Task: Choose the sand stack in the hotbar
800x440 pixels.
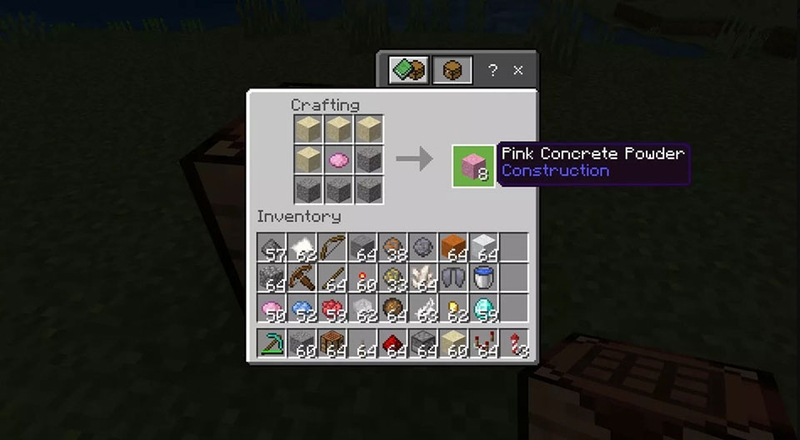Action: tap(452, 345)
